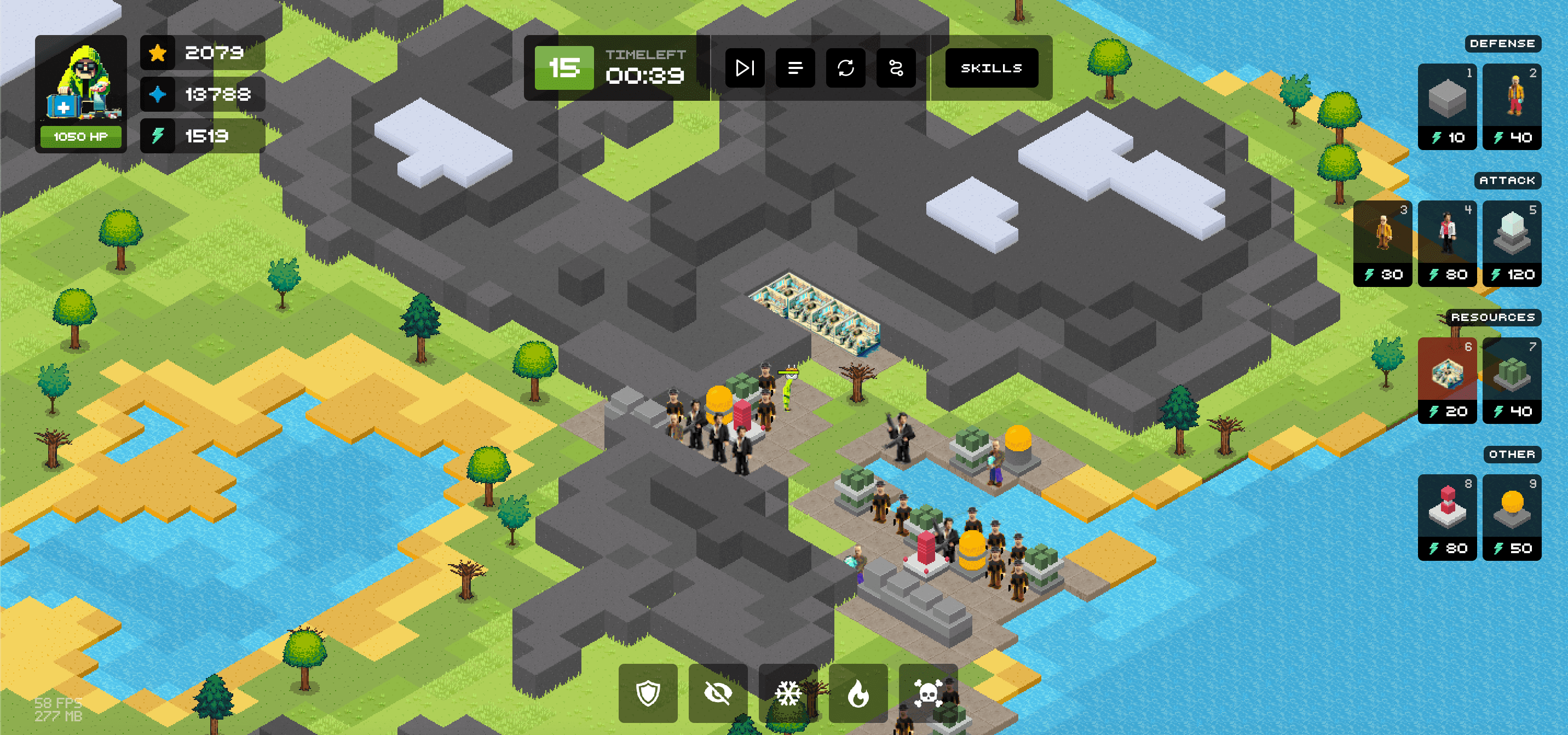
Task: Open the Skills menu
Action: [x=991, y=68]
